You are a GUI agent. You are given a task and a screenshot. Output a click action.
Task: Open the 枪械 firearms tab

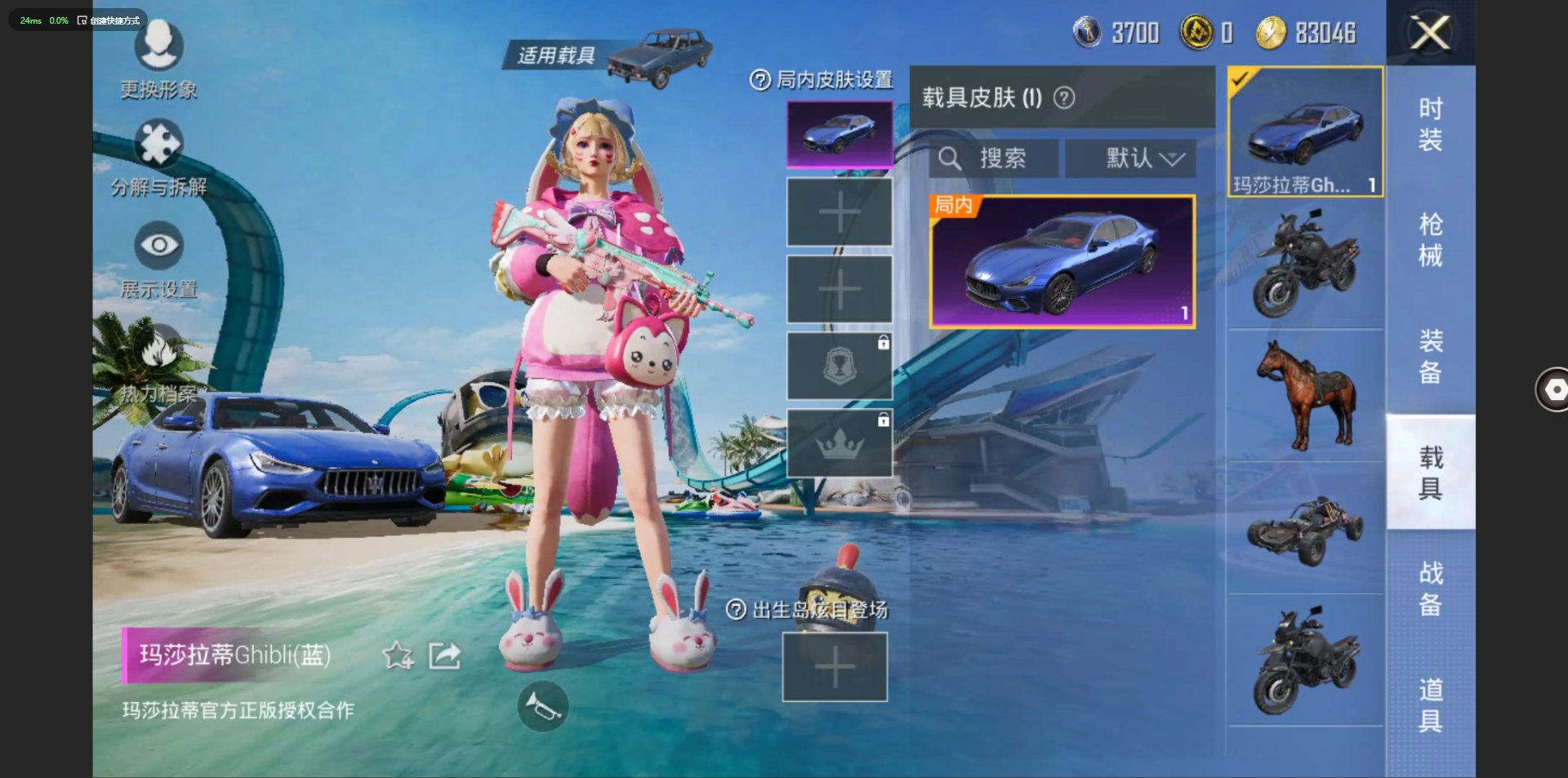(1430, 240)
